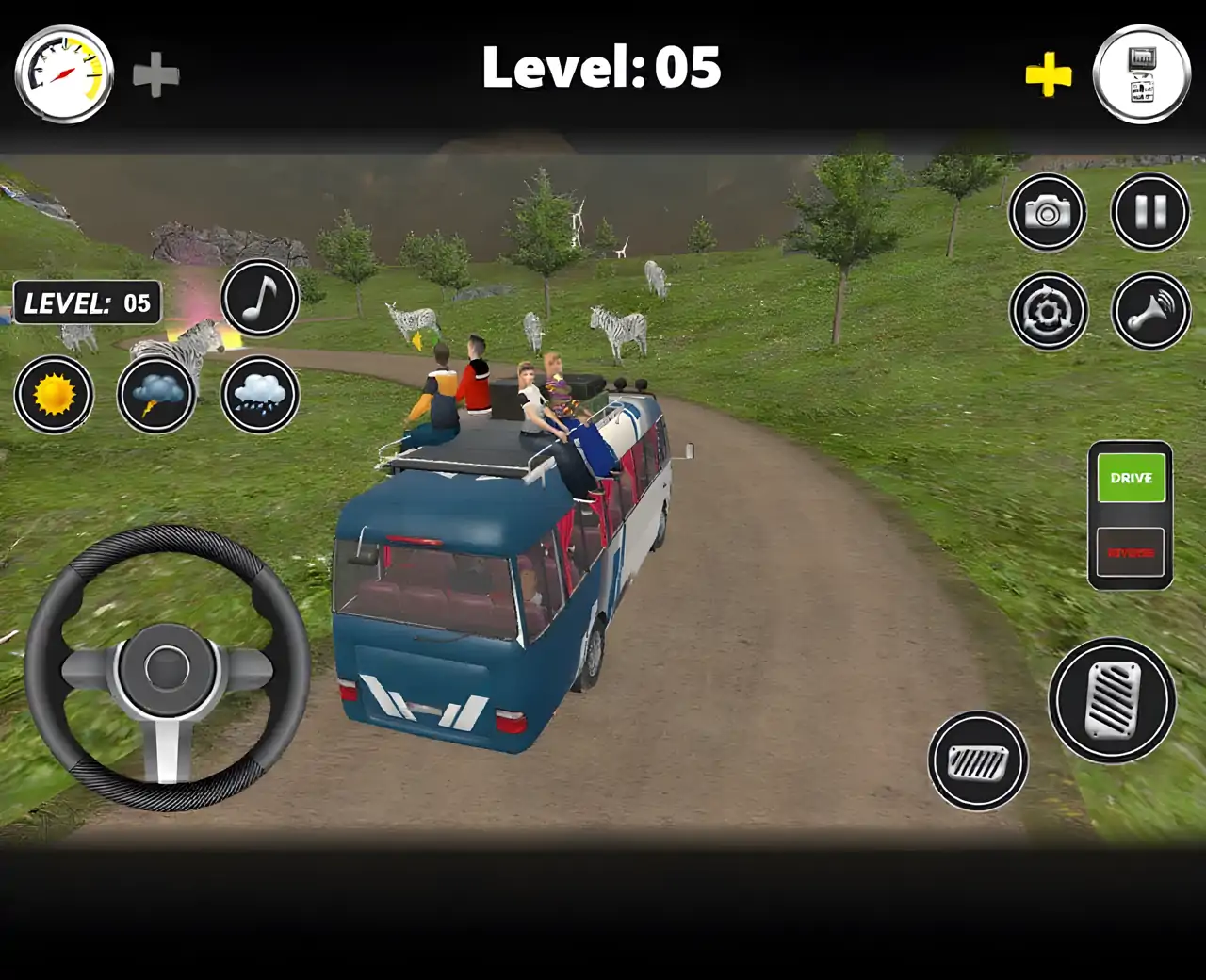Screen dimensions: 1206x980
Task: Open the gear settings button
Action: tap(1048, 311)
